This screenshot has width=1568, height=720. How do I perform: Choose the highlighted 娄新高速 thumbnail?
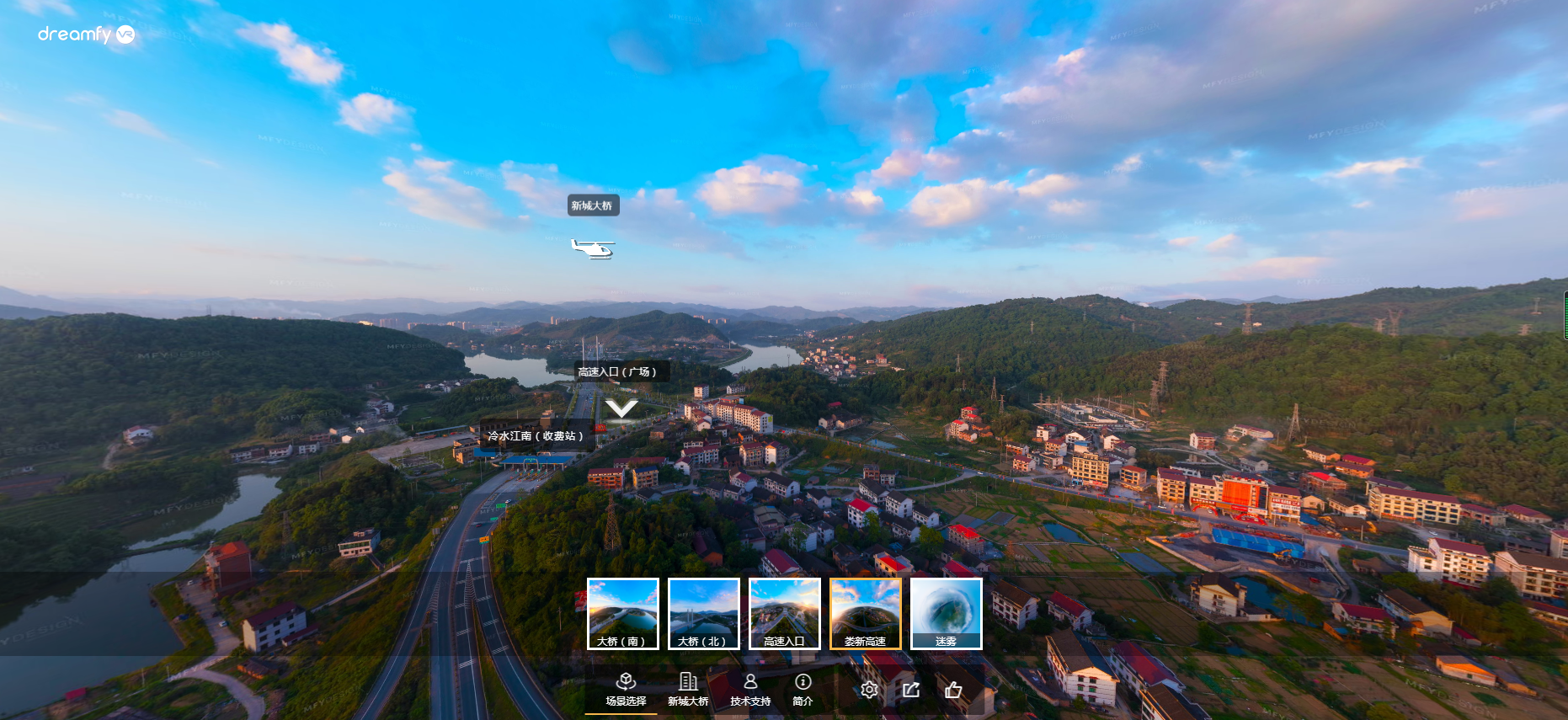tap(865, 613)
